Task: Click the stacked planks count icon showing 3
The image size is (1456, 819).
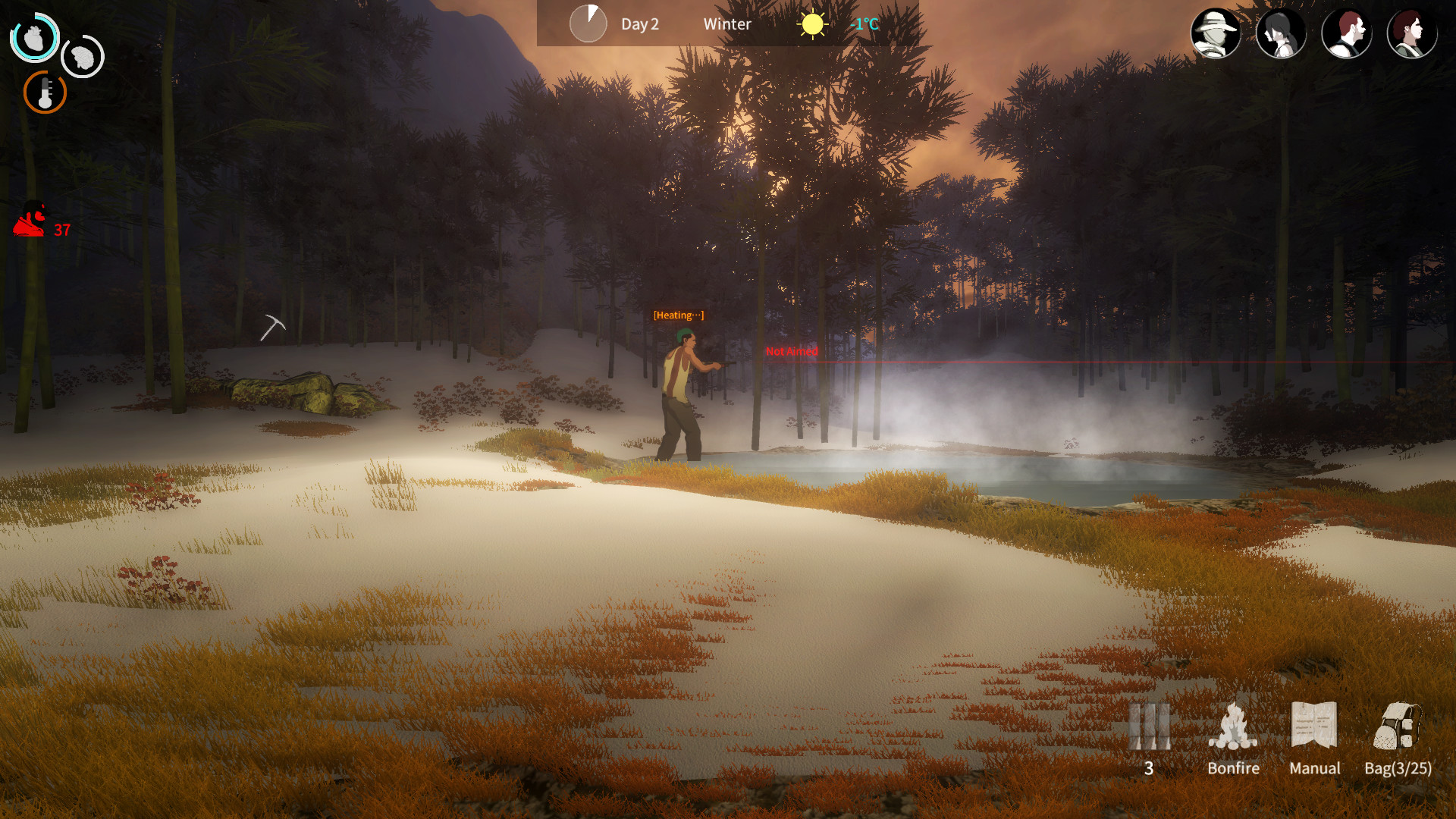Action: click(x=1150, y=726)
